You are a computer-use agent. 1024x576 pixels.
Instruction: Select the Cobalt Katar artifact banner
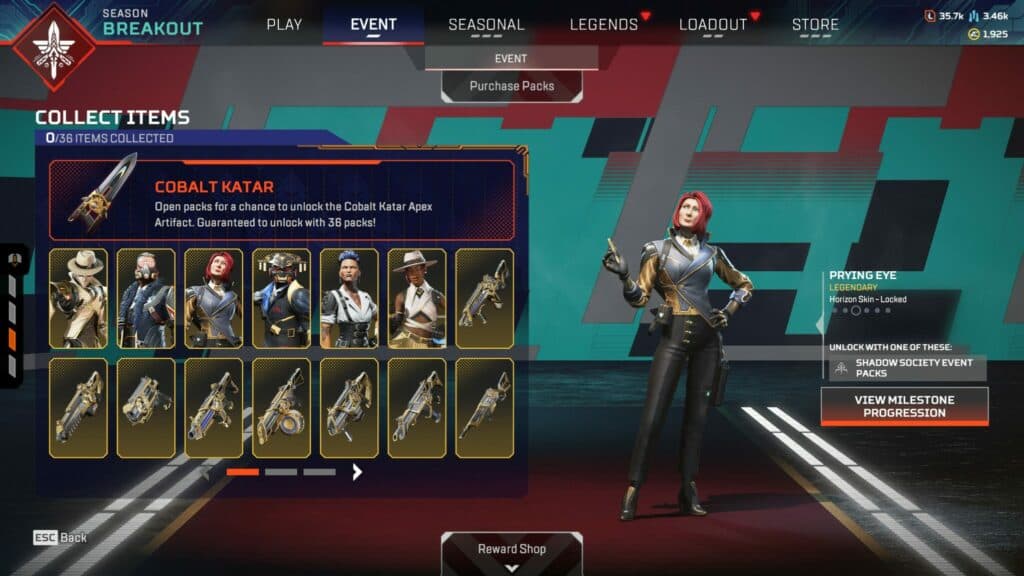coord(282,200)
